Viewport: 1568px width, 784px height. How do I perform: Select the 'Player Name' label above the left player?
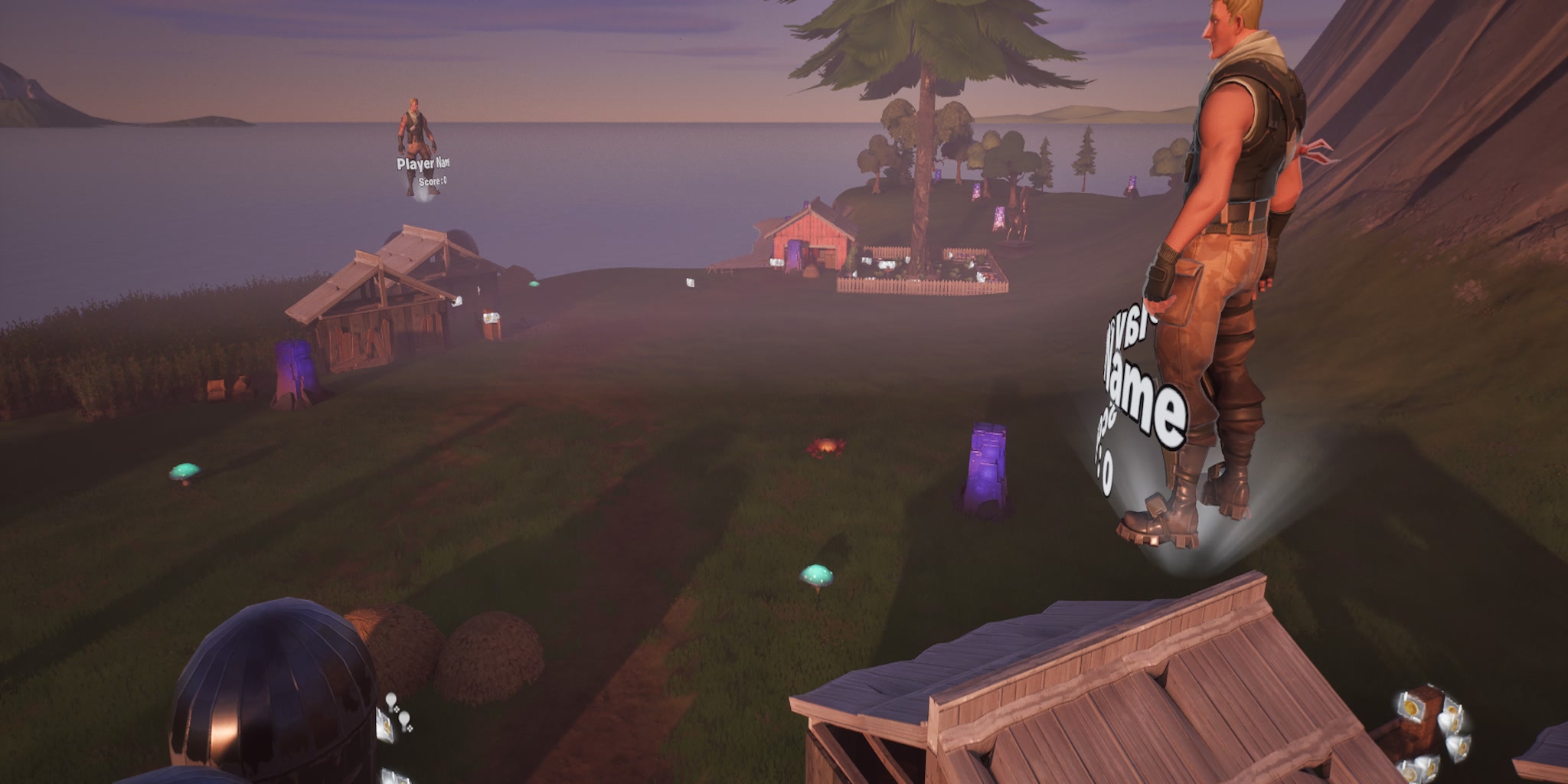pos(426,162)
